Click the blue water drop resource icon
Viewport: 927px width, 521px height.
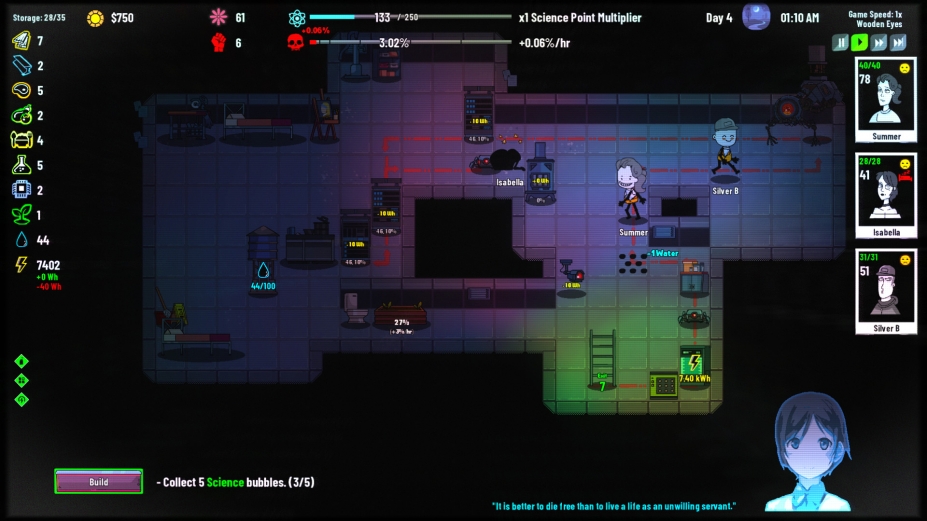click(x=21, y=240)
